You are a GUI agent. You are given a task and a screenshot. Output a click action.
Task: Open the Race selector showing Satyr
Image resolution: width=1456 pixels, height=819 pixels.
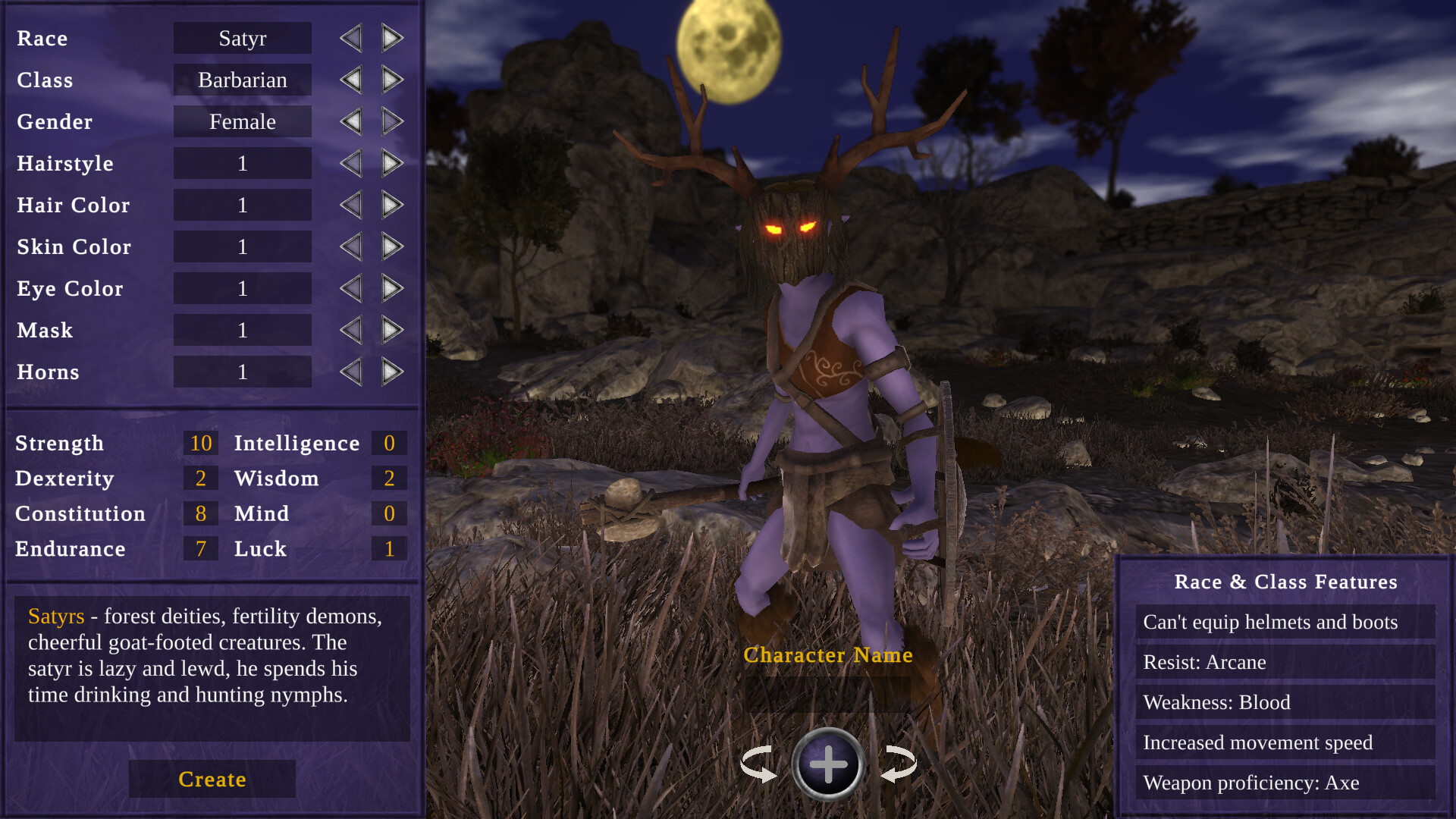pyautogui.click(x=242, y=38)
